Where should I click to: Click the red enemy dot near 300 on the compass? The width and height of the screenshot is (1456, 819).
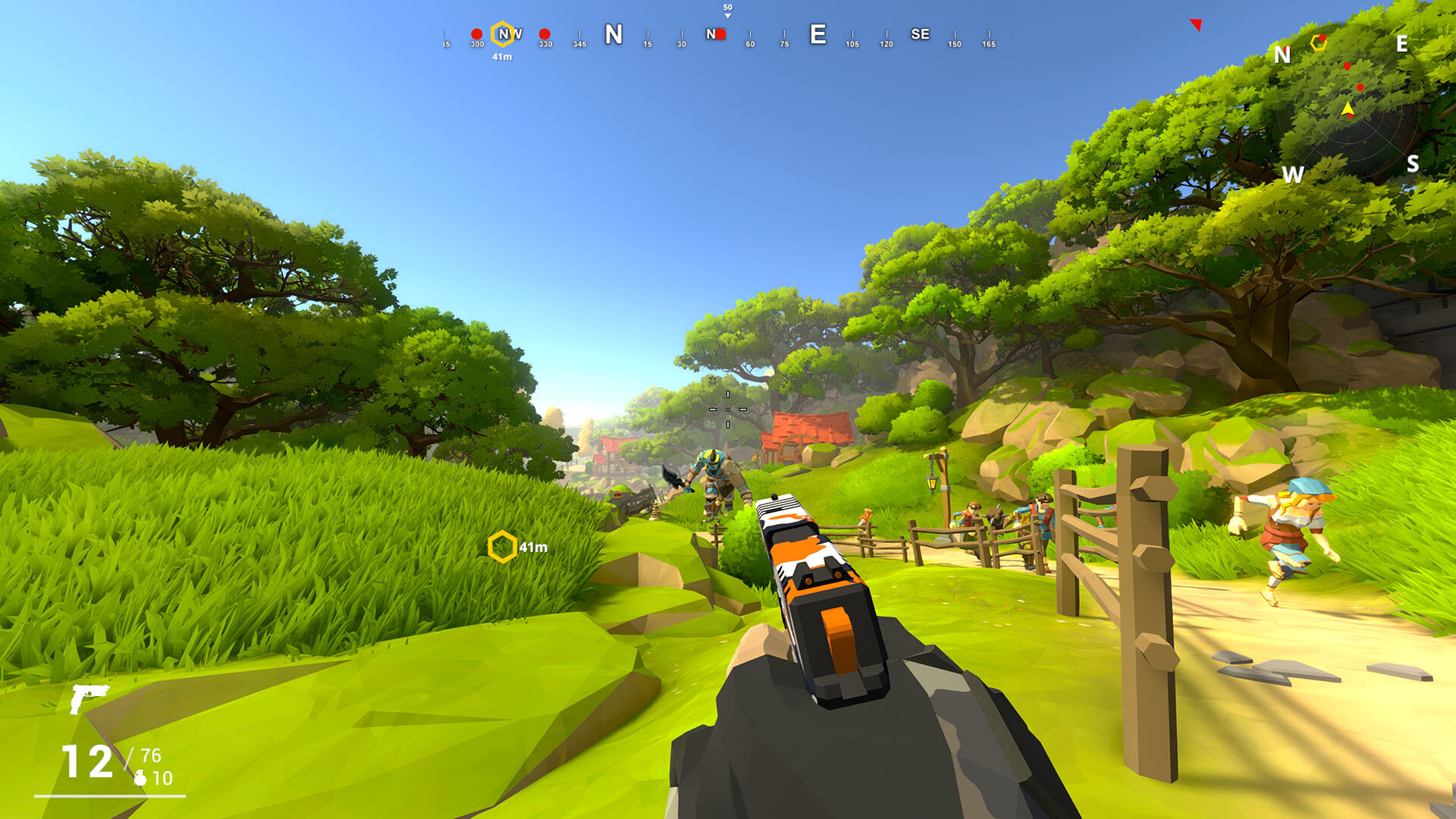coord(475,34)
